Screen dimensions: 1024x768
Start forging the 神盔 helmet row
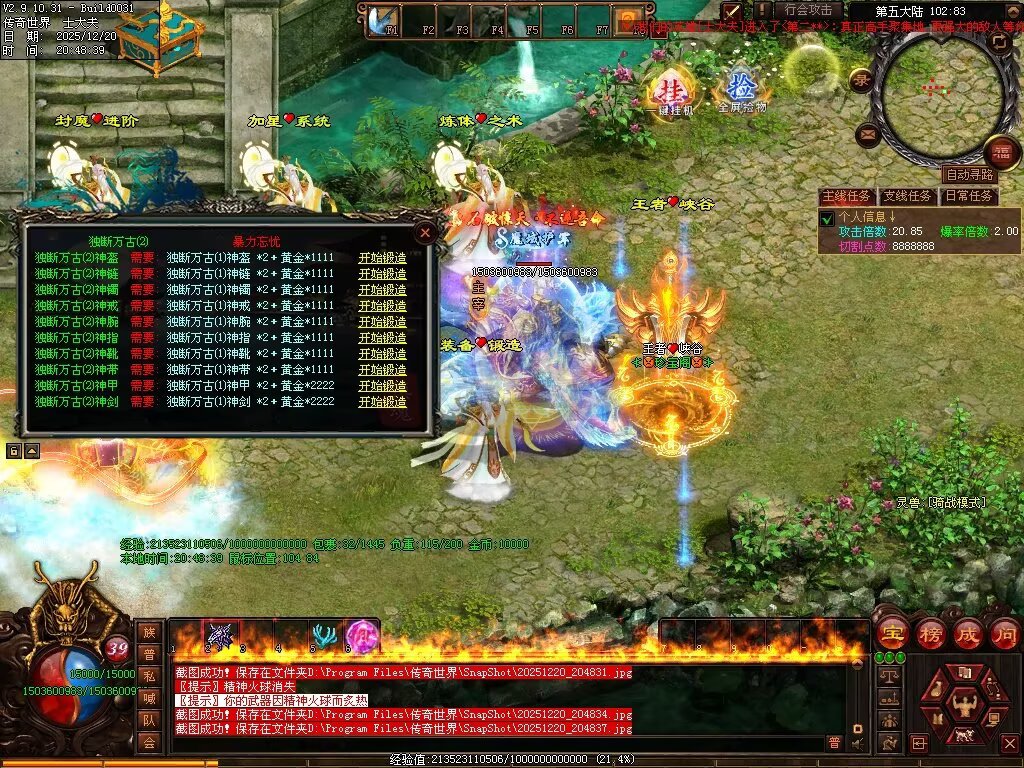(x=383, y=258)
